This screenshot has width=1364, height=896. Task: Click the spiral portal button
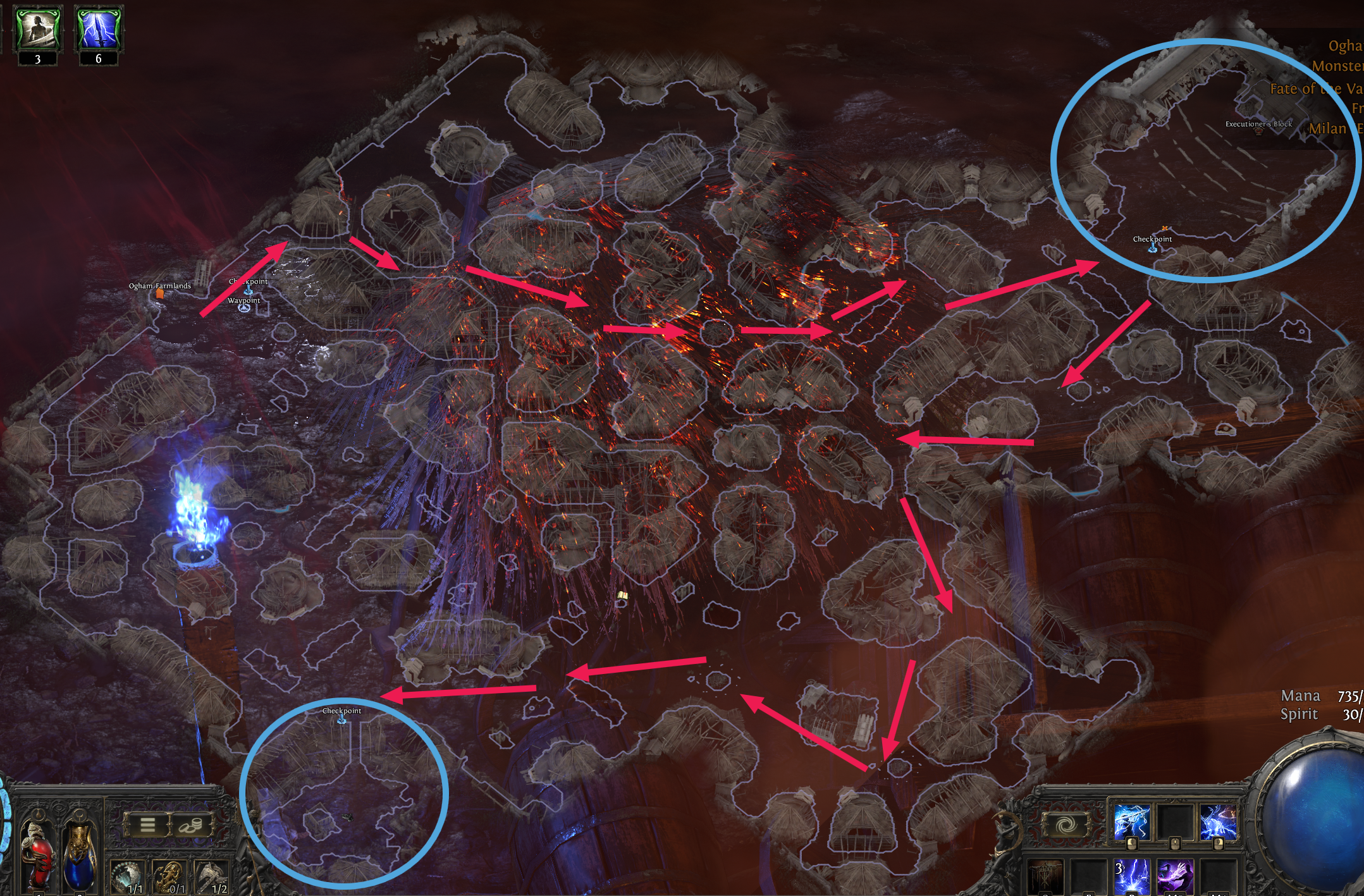[x=1068, y=825]
